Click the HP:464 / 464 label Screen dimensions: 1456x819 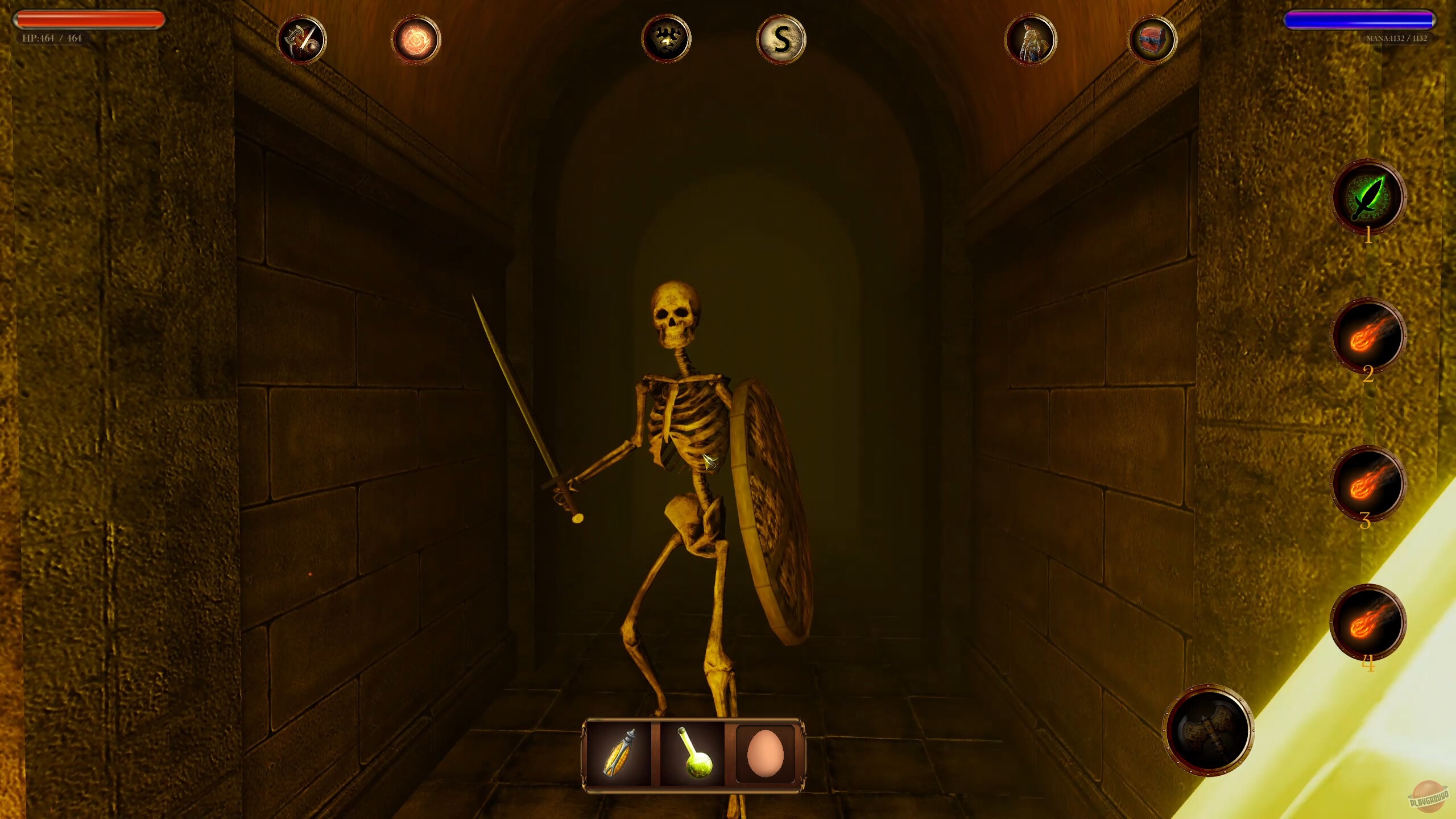(x=51, y=40)
